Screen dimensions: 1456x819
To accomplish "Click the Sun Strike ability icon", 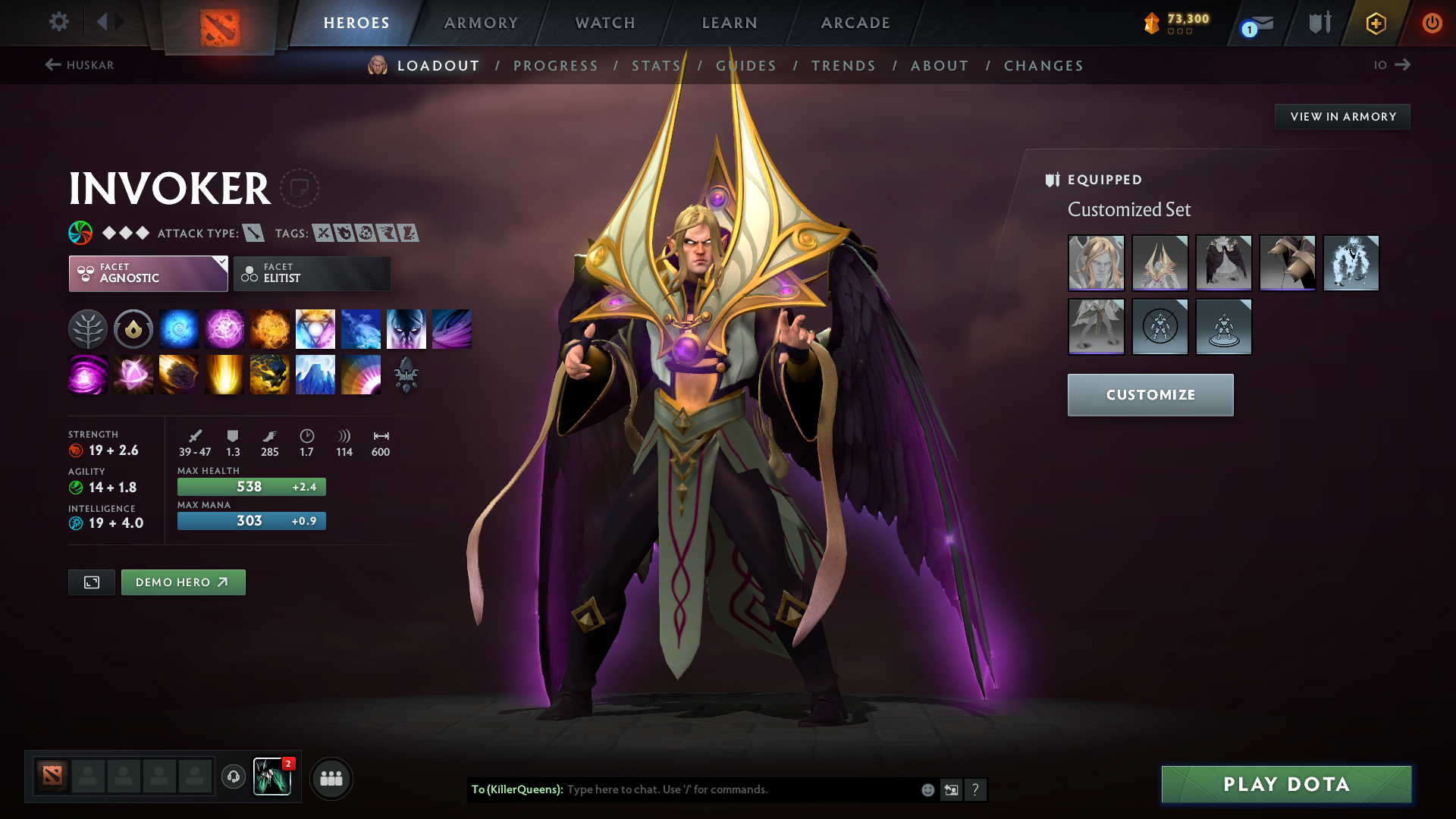I will click(x=224, y=375).
